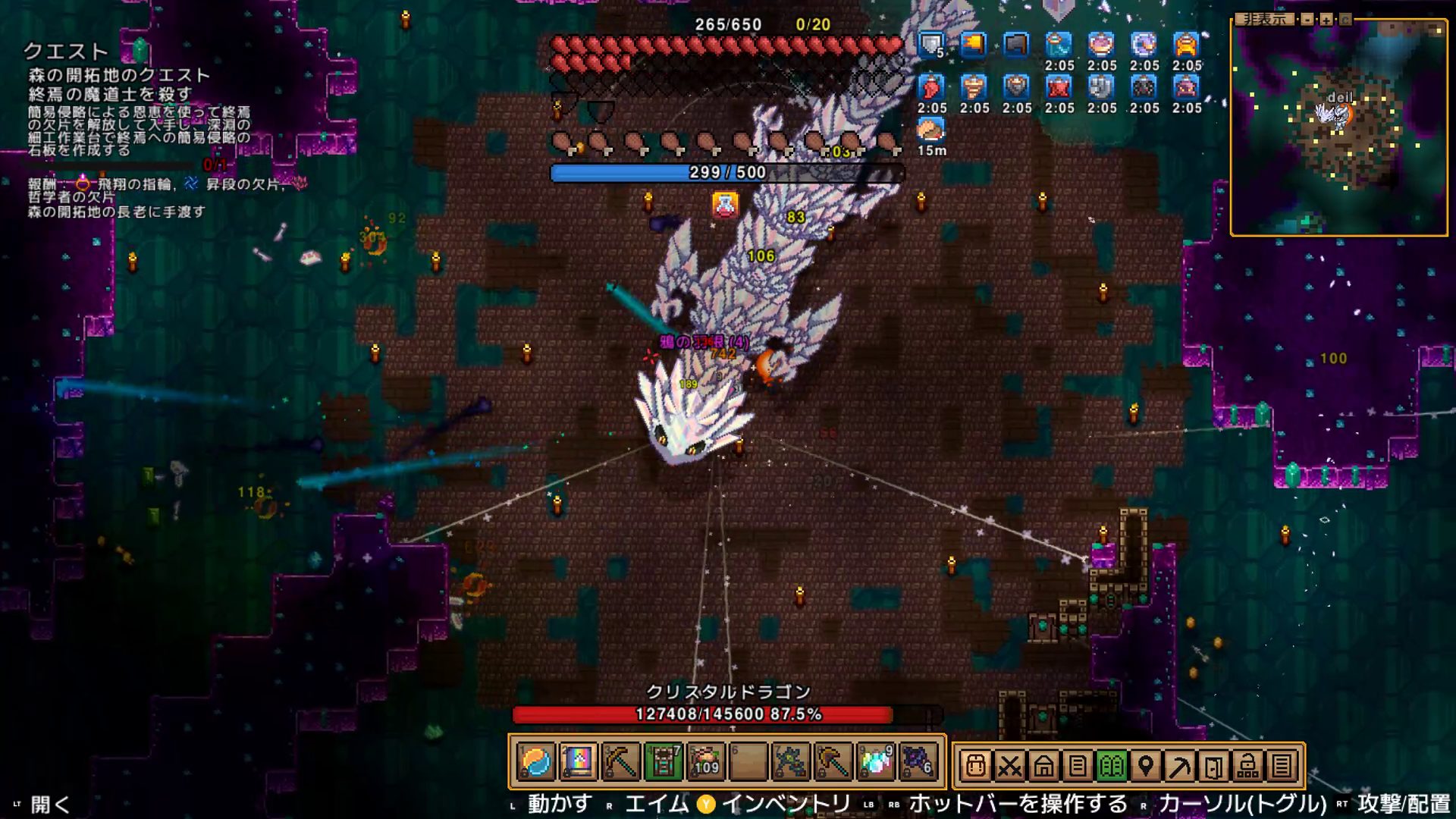This screenshot has height=819, width=1456.
Task: Click the door icon button
Action: 1213,766
